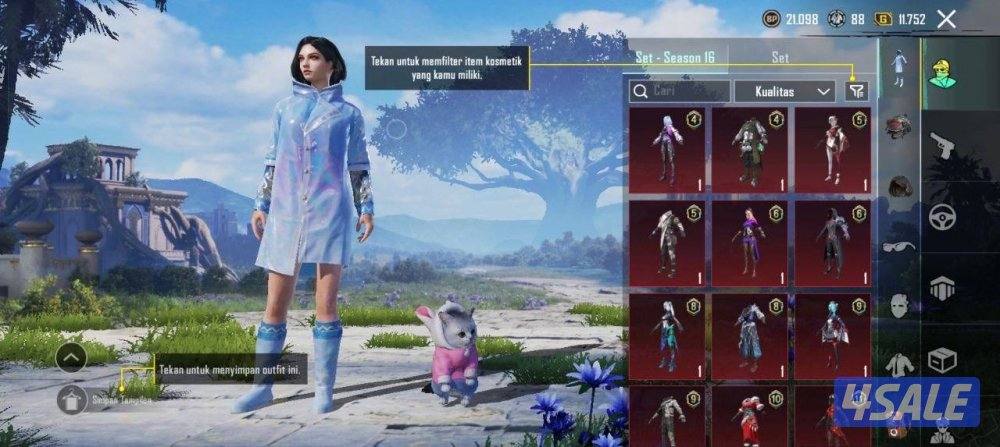
Task: Open the crate box section
Action: (x=941, y=360)
